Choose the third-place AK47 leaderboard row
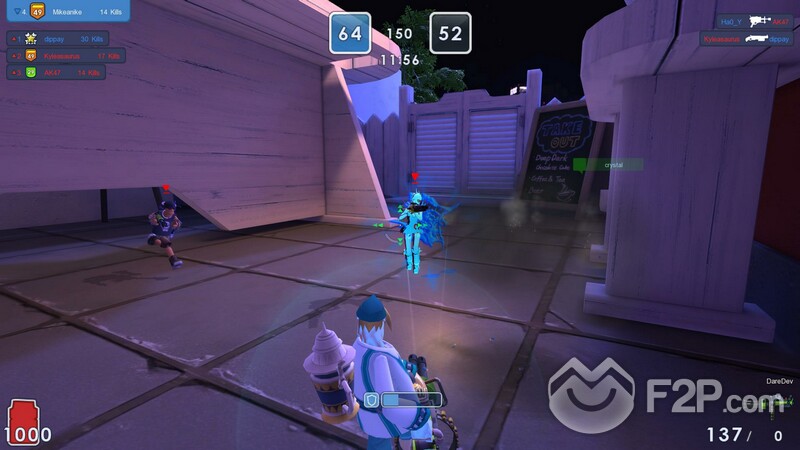Screen dimensions: 800x450 [58, 73]
